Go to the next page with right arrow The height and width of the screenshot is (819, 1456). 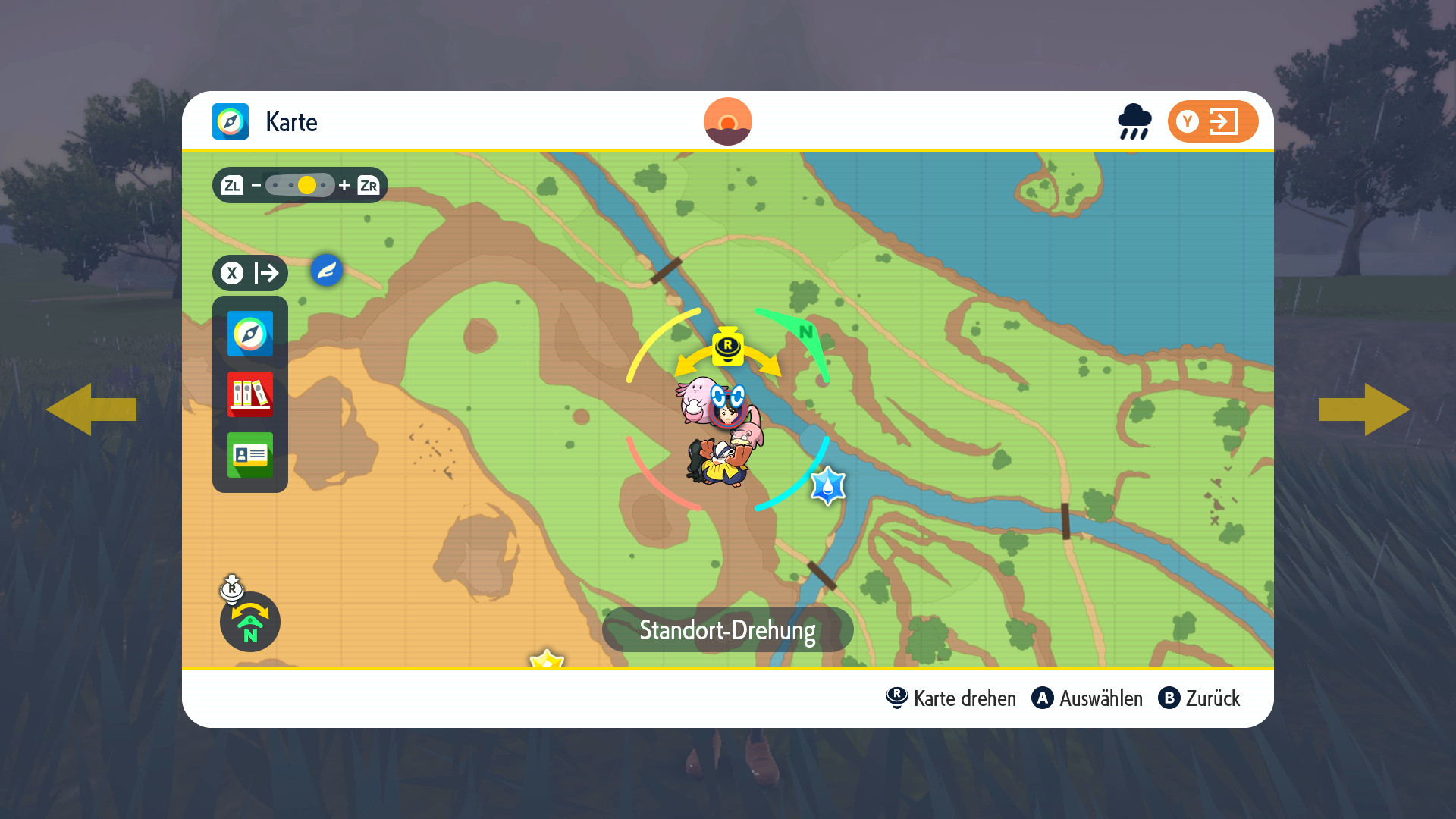coord(1363,409)
